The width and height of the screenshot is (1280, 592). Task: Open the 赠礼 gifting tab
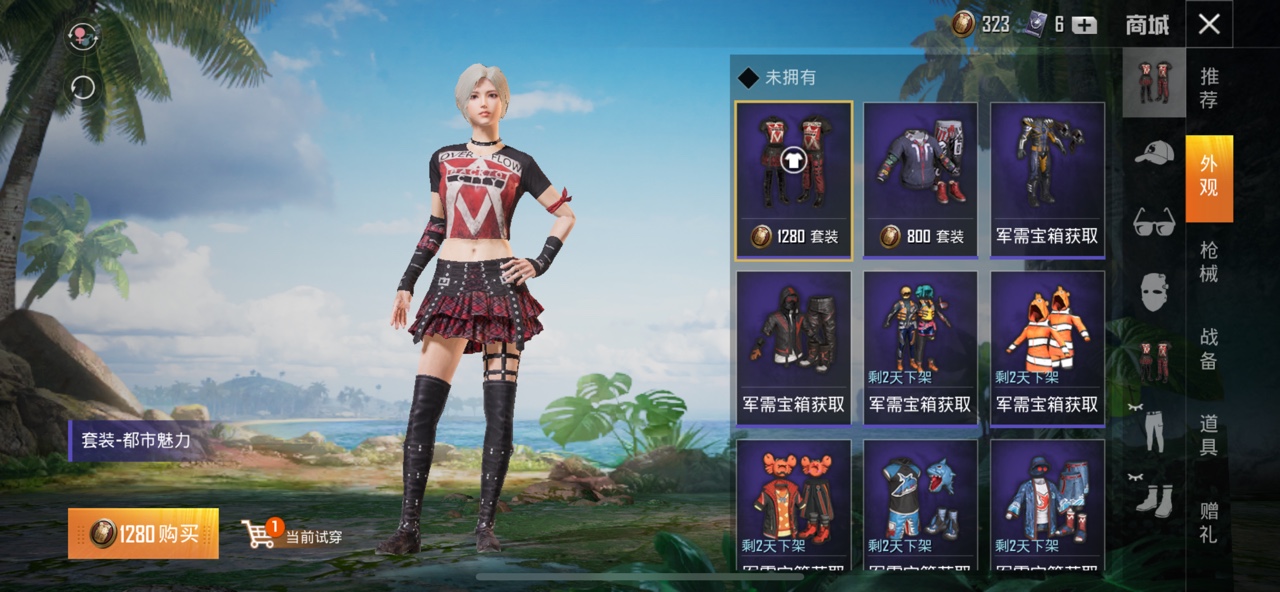[x=1208, y=522]
